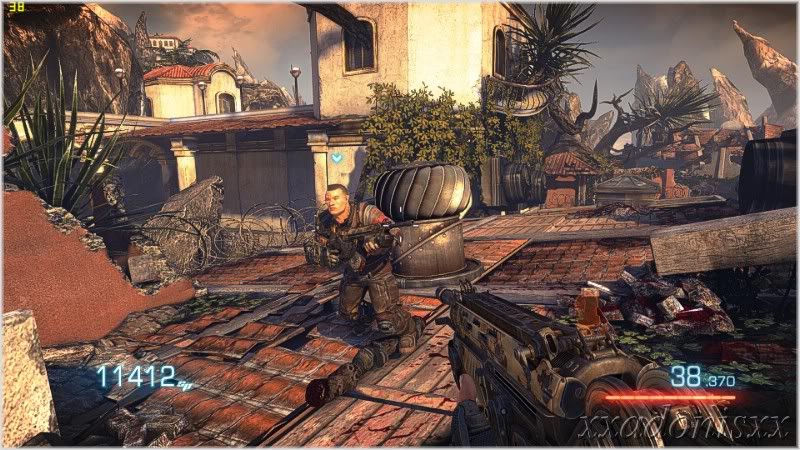Click the blue heart marker above the ally
800x450 pixels.
tap(337, 157)
